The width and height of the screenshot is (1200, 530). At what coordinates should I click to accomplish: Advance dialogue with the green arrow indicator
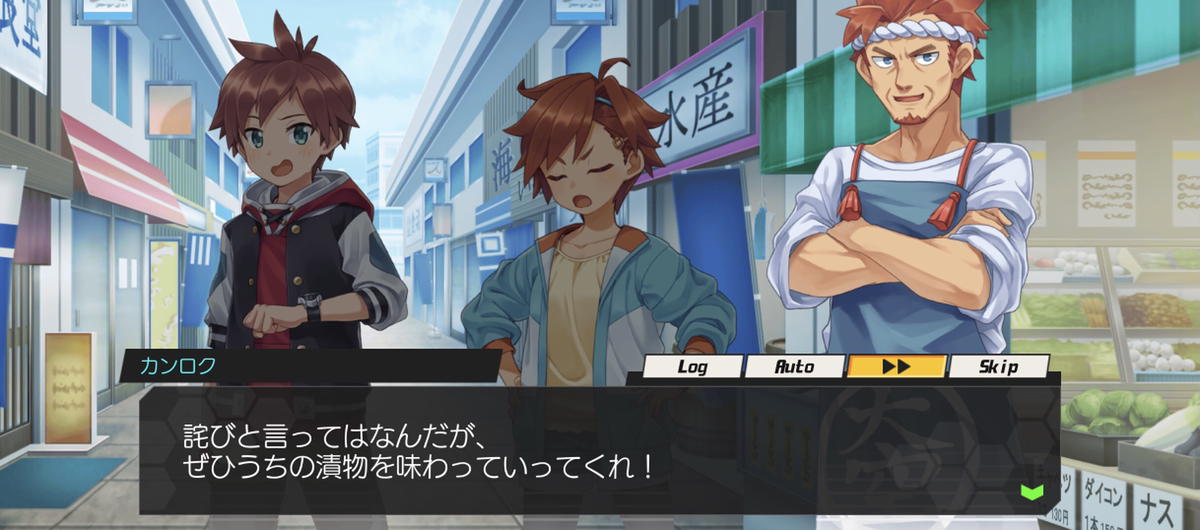1031,491
